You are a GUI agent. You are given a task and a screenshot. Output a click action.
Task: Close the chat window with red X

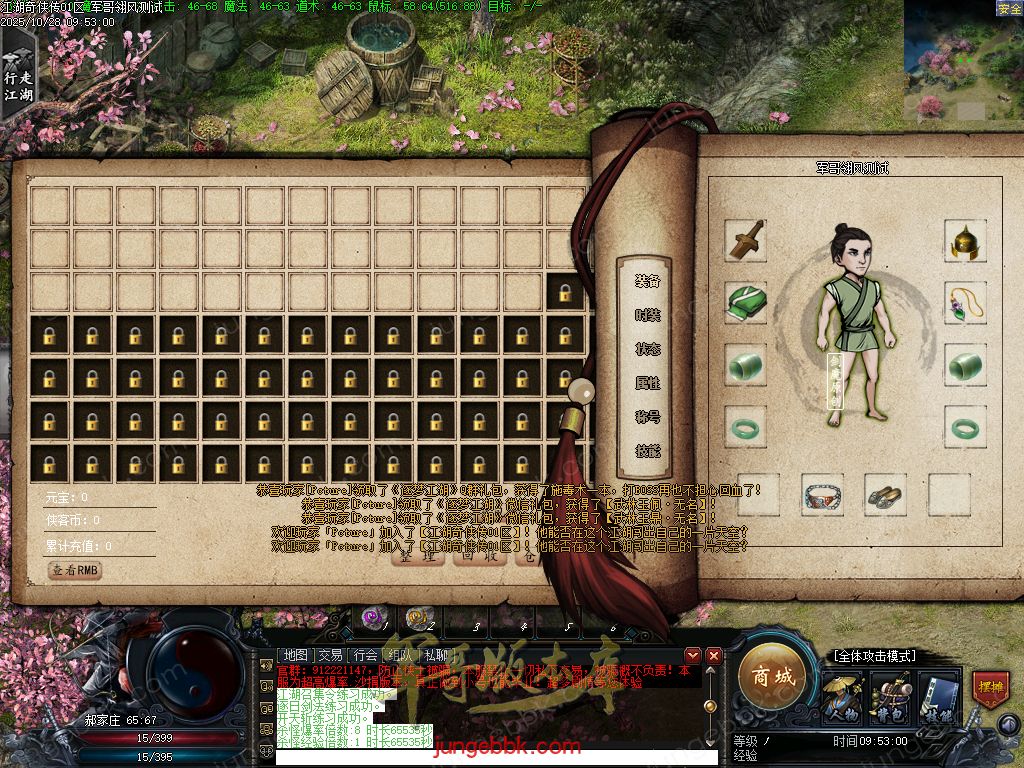pos(714,655)
